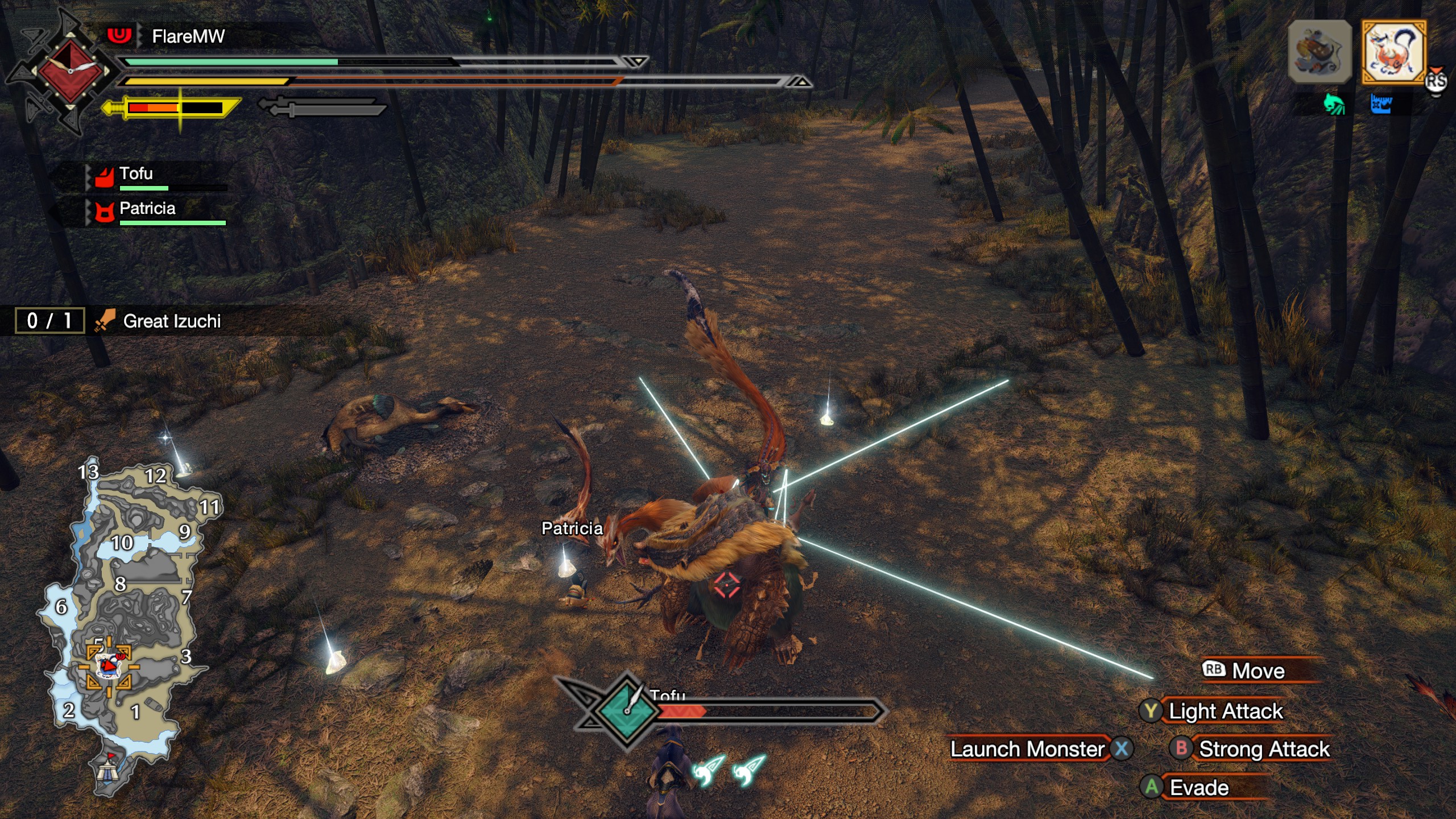
Task: Click the small green monster status icon
Action: point(1334,105)
